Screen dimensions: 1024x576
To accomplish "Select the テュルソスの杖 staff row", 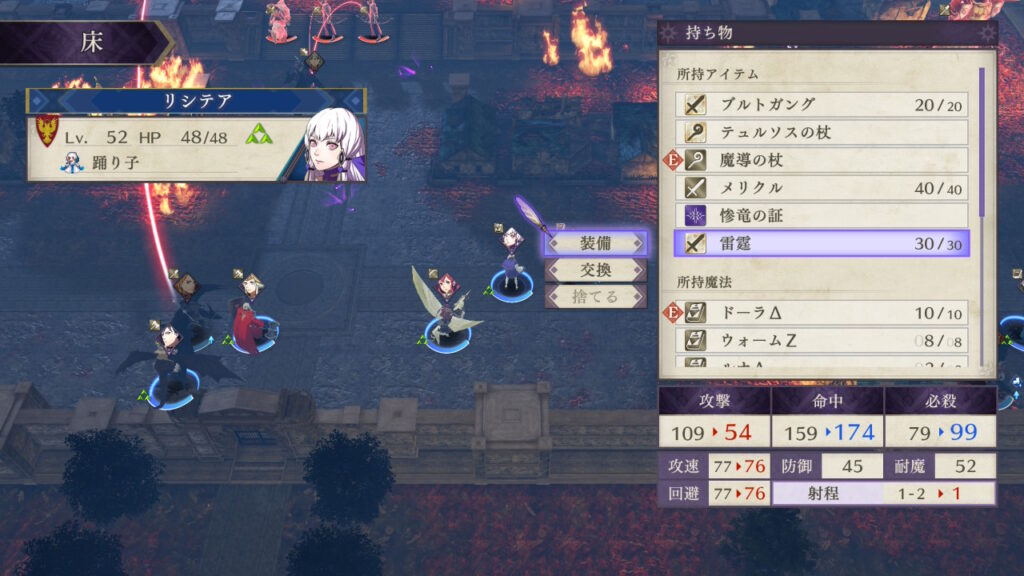I will click(822, 132).
